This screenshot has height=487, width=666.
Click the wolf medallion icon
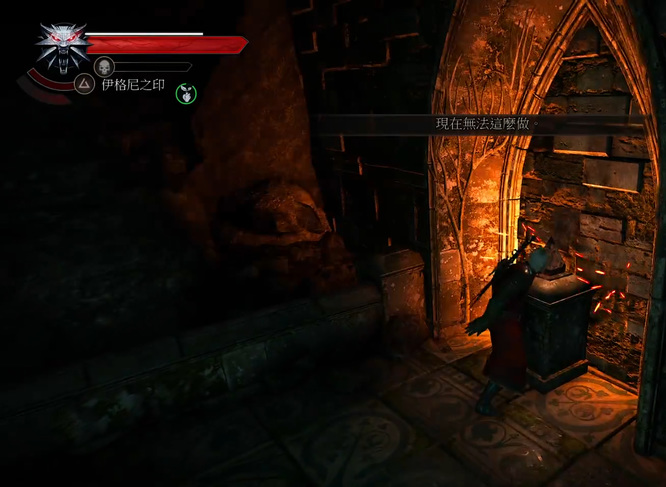click(x=60, y=47)
